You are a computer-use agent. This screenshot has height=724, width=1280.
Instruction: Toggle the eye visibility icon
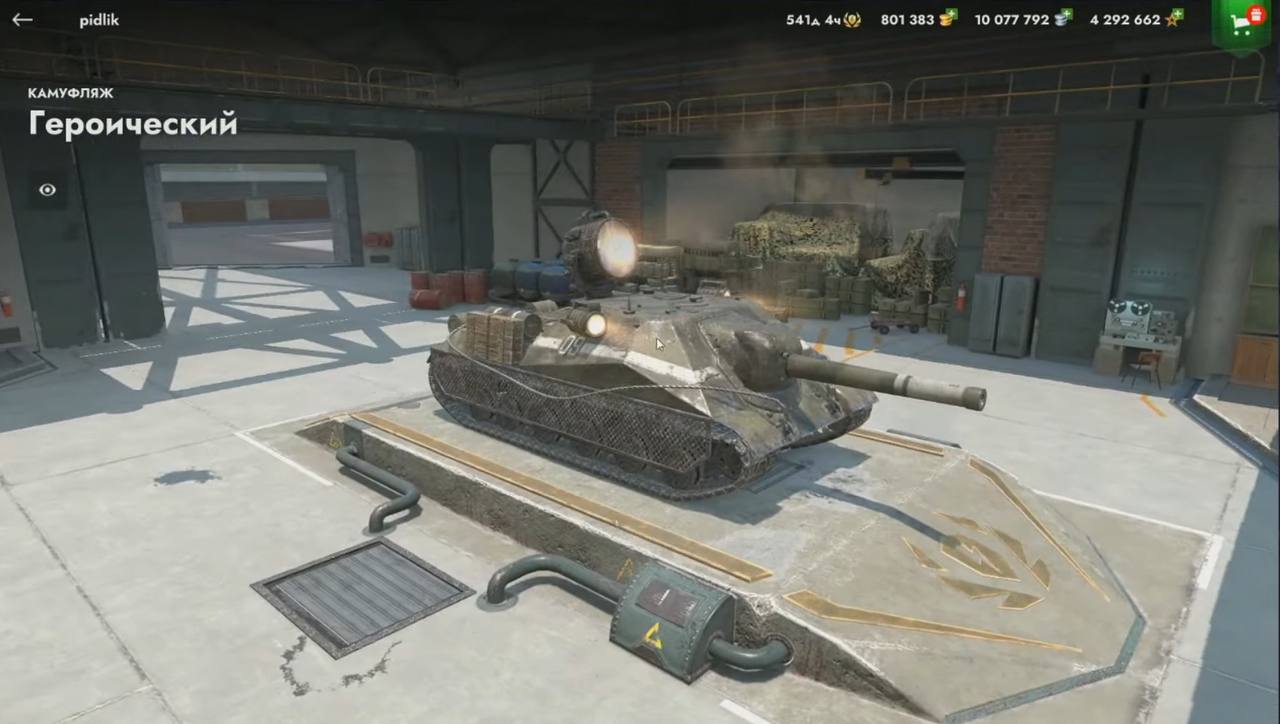(47, 190)
